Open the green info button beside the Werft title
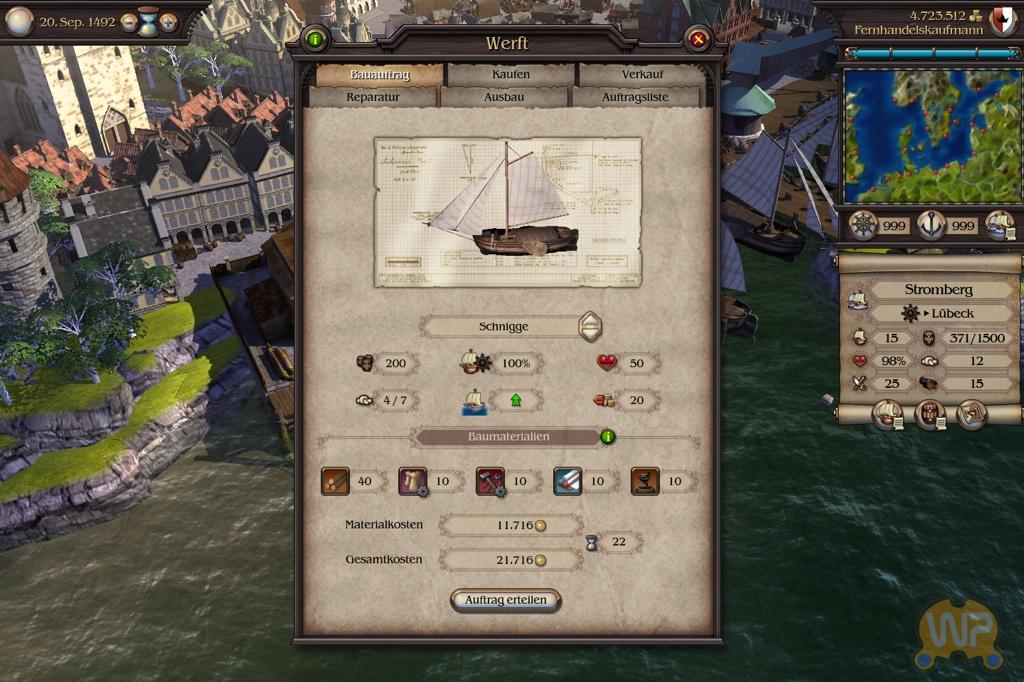 tap(316, 40)
